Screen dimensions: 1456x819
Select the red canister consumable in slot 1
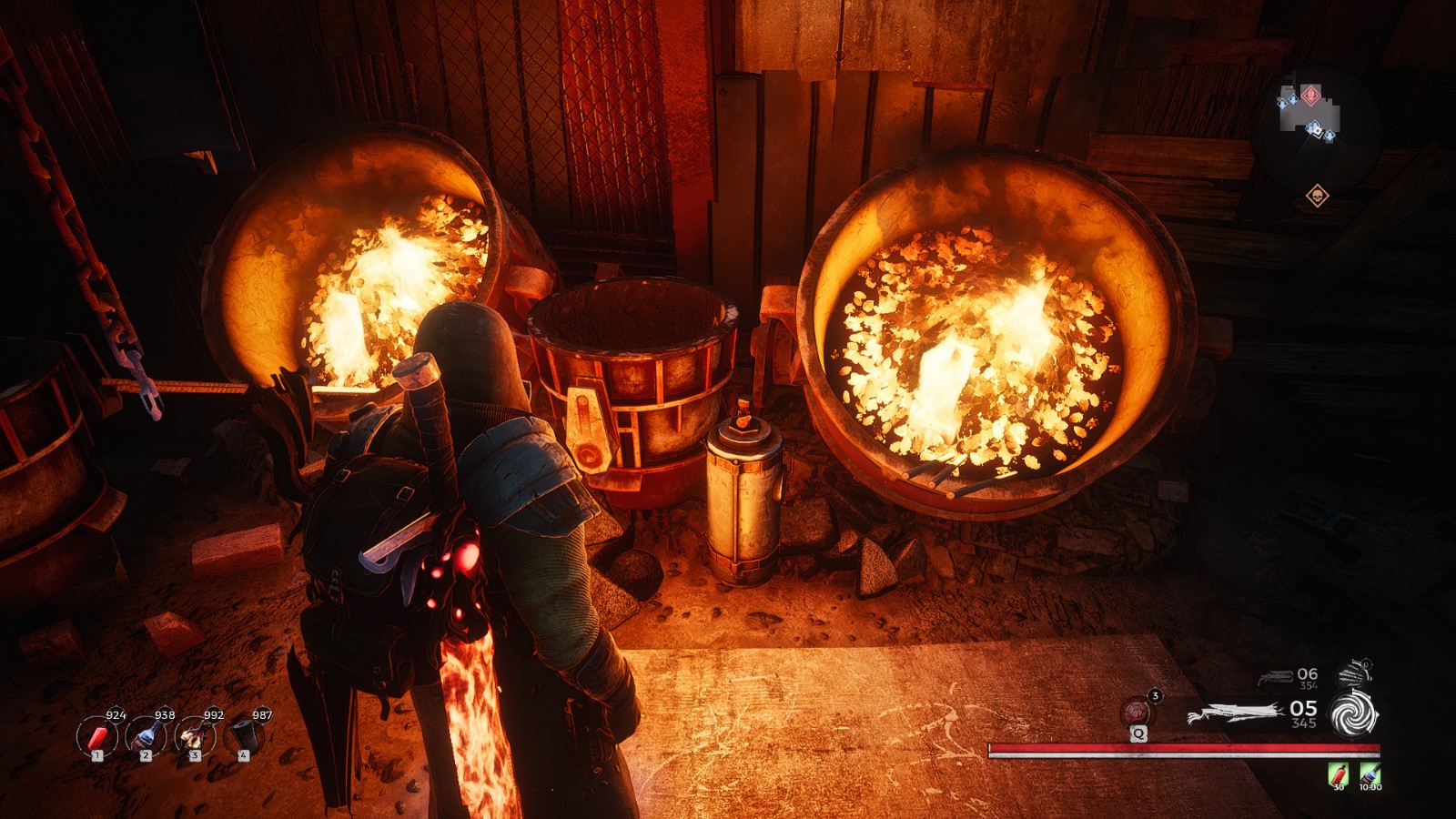(96, 735)
